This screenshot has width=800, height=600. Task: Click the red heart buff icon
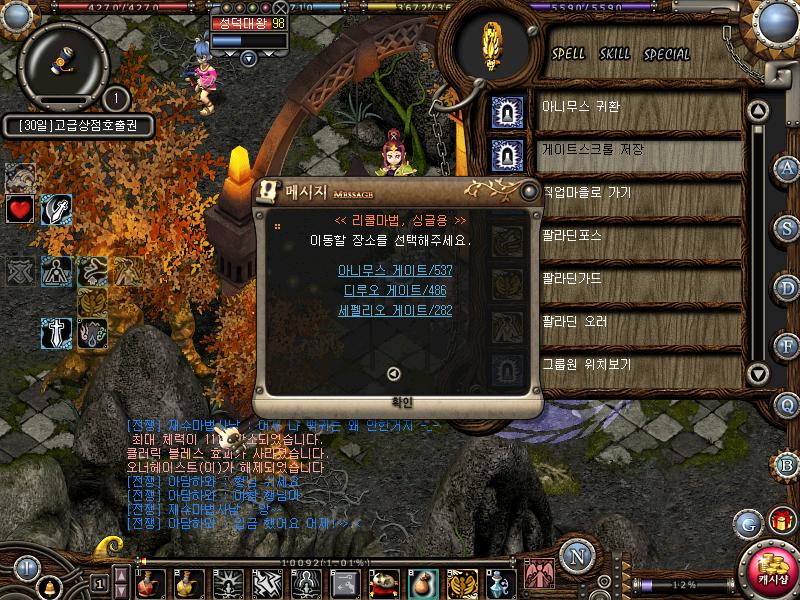click(x=20, y=209)
